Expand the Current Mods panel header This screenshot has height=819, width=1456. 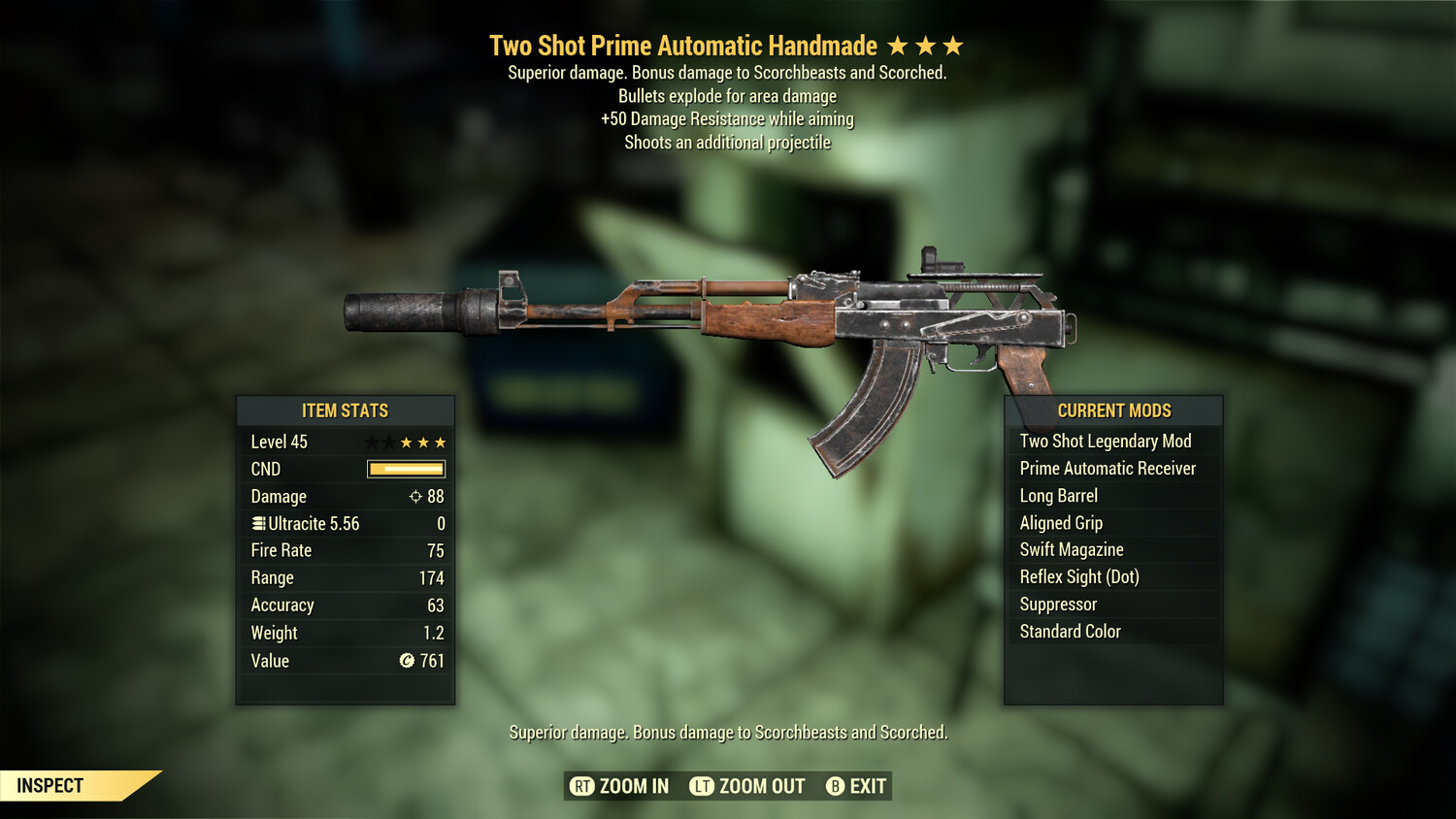1111,410
